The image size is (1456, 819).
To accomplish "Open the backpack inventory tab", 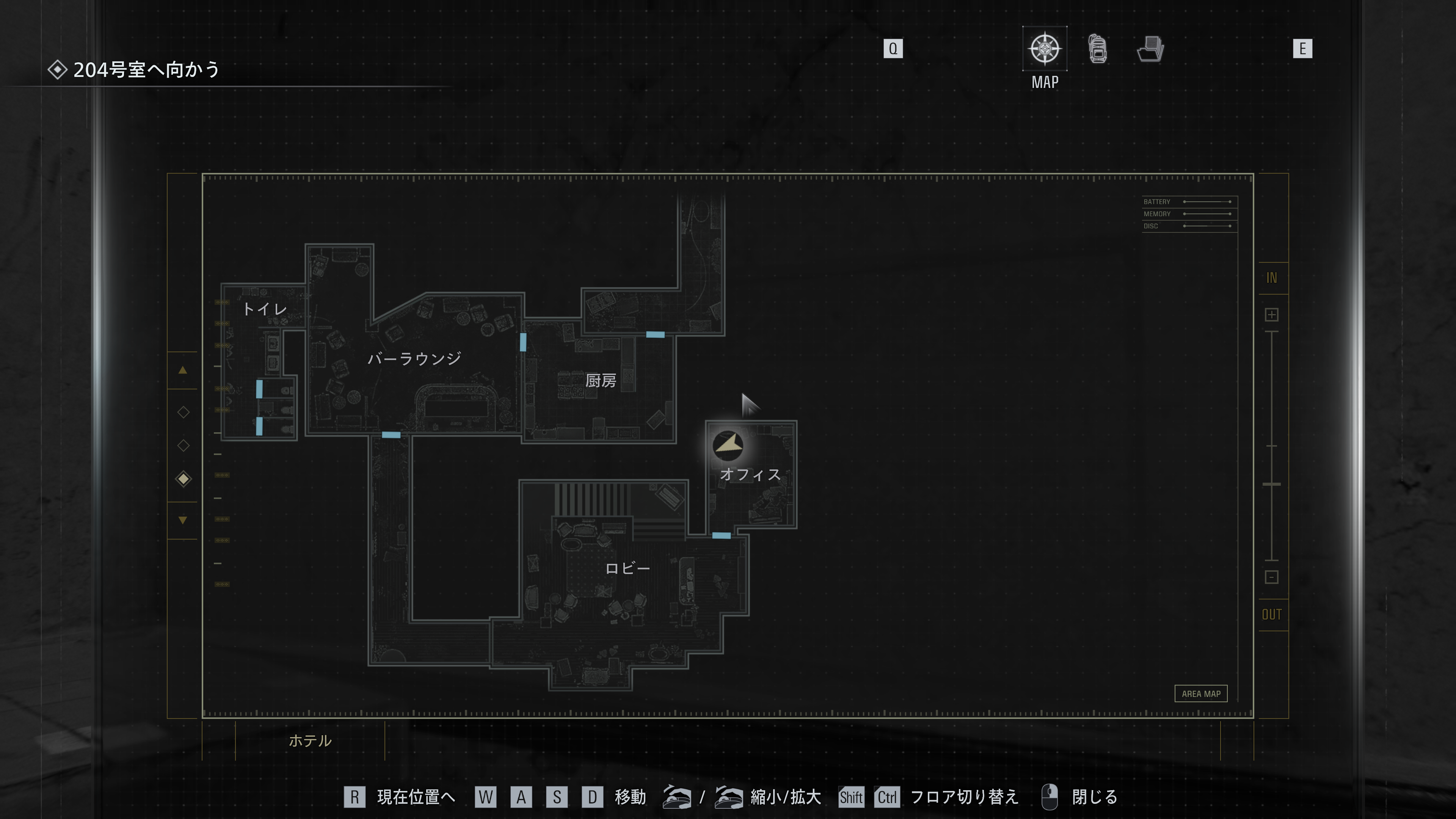I will click(1098, 49).
